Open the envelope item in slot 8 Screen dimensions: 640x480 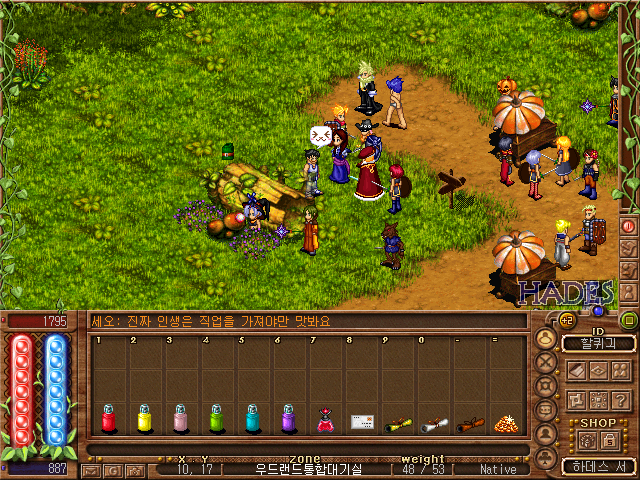[x=361, y=422]
